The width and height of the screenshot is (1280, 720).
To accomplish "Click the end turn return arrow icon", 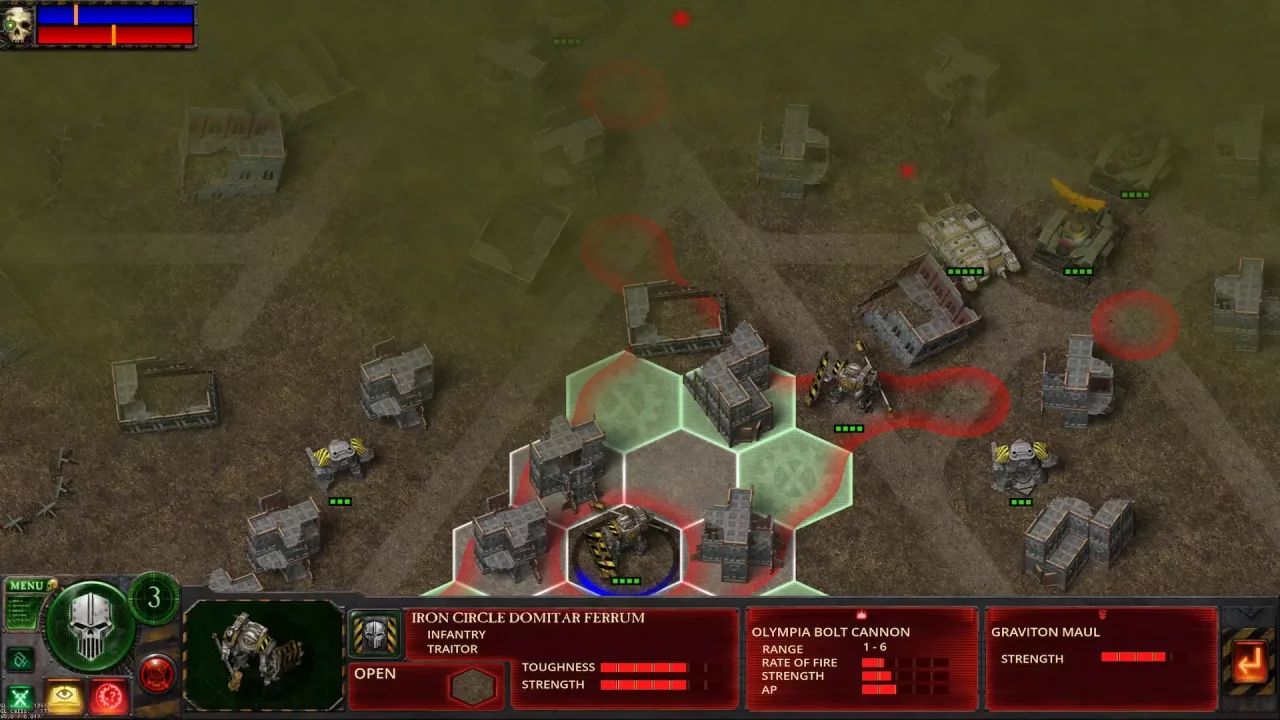I will pyautogui.click(x=1250, y=662).
